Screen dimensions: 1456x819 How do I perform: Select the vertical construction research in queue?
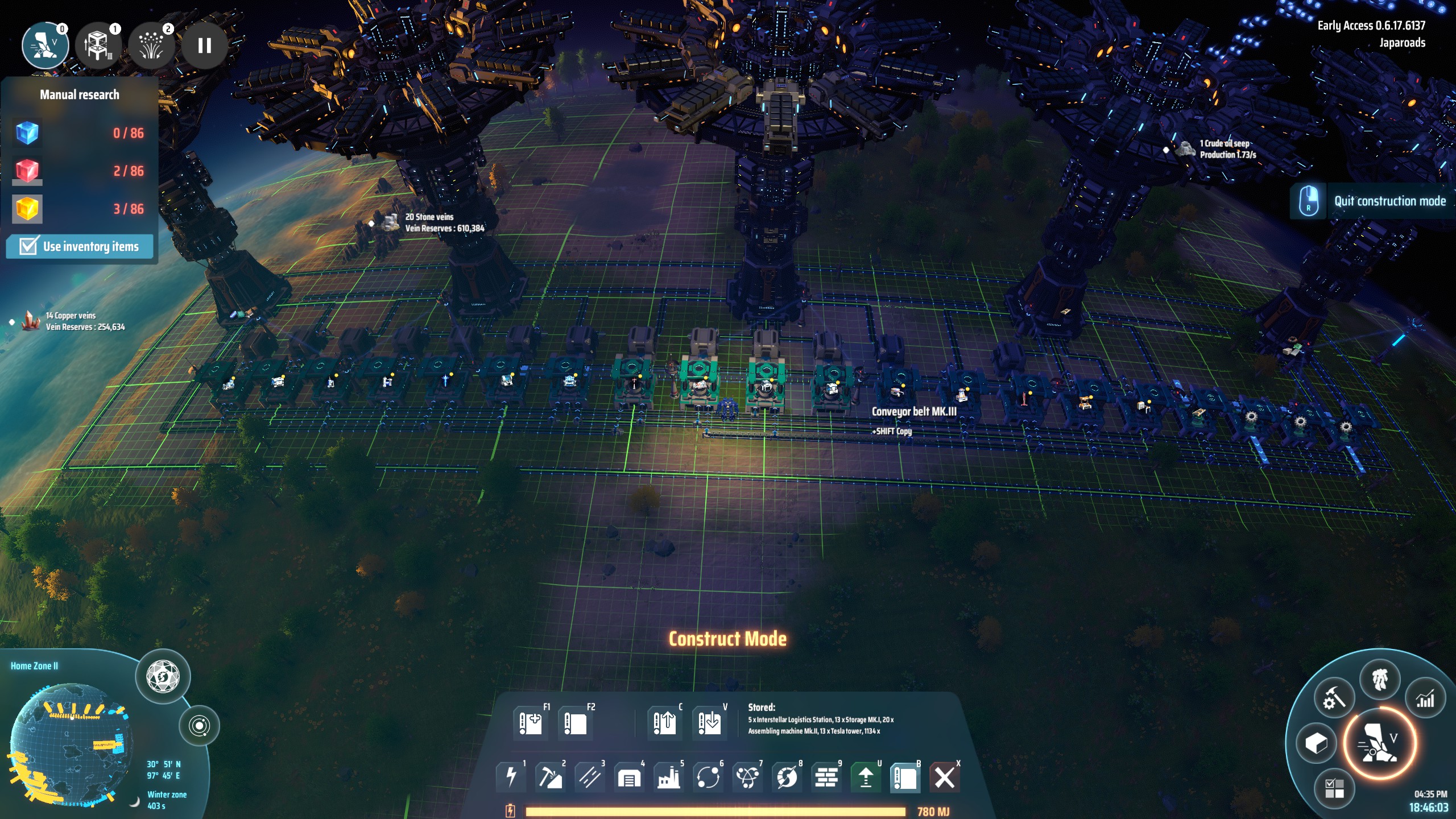click(98, 45)
